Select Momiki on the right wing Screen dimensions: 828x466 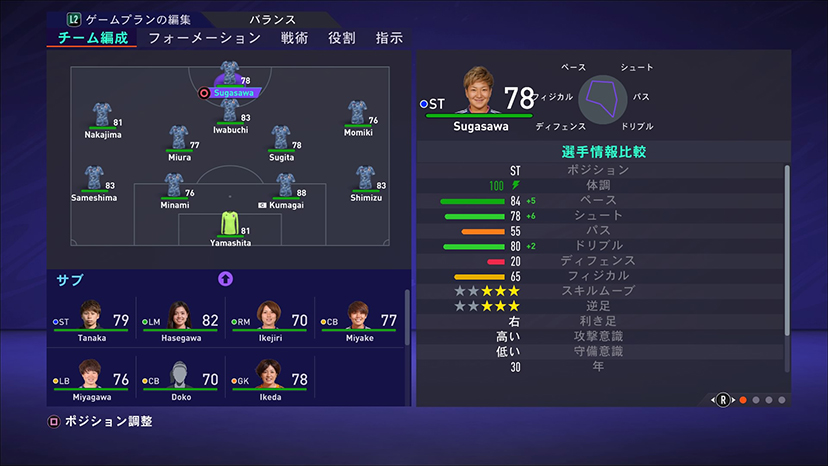[x=358, y=115]
